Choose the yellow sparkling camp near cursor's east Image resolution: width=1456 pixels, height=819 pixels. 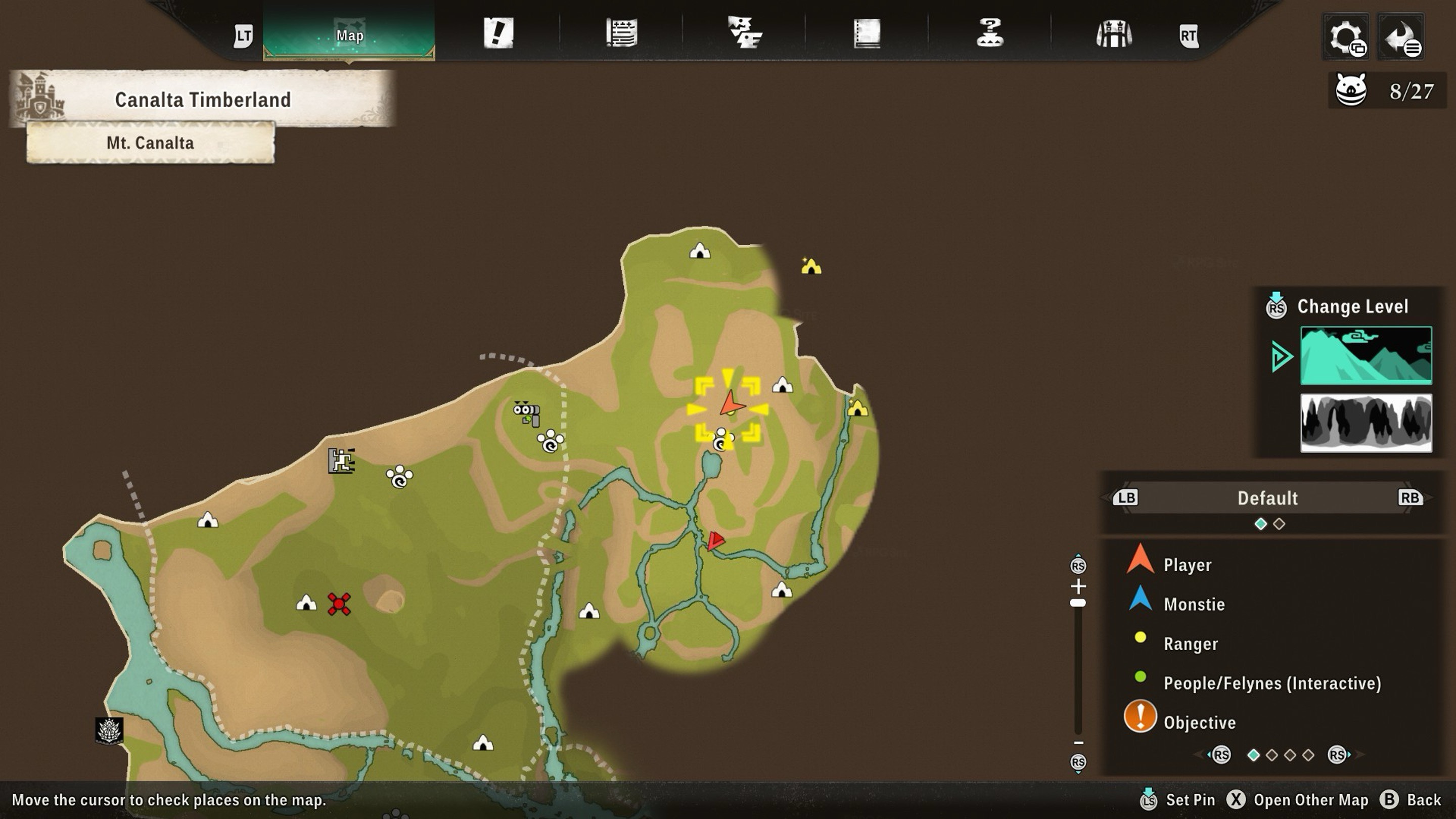857,408
